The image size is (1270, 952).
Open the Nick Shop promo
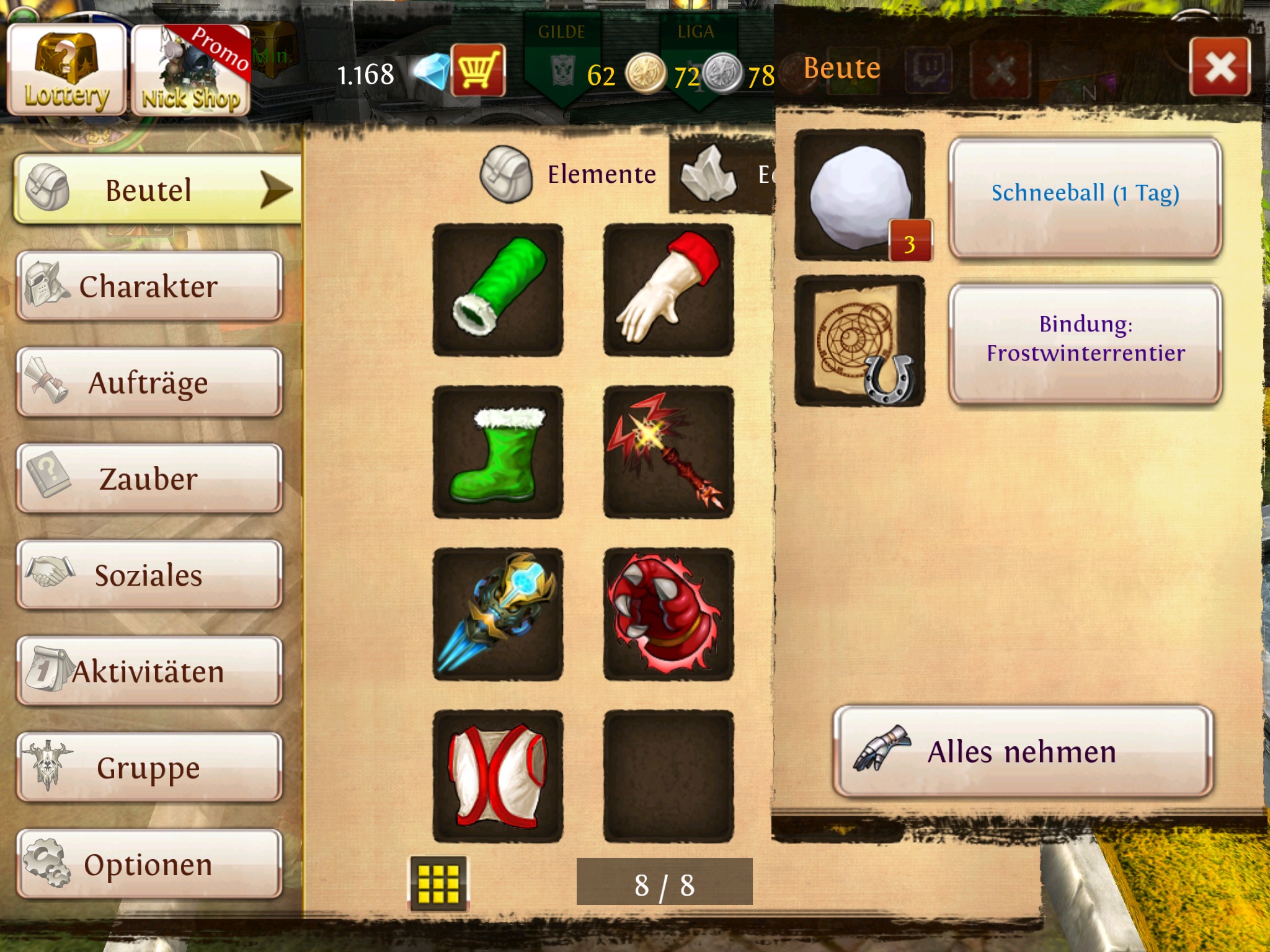[190, 71]
